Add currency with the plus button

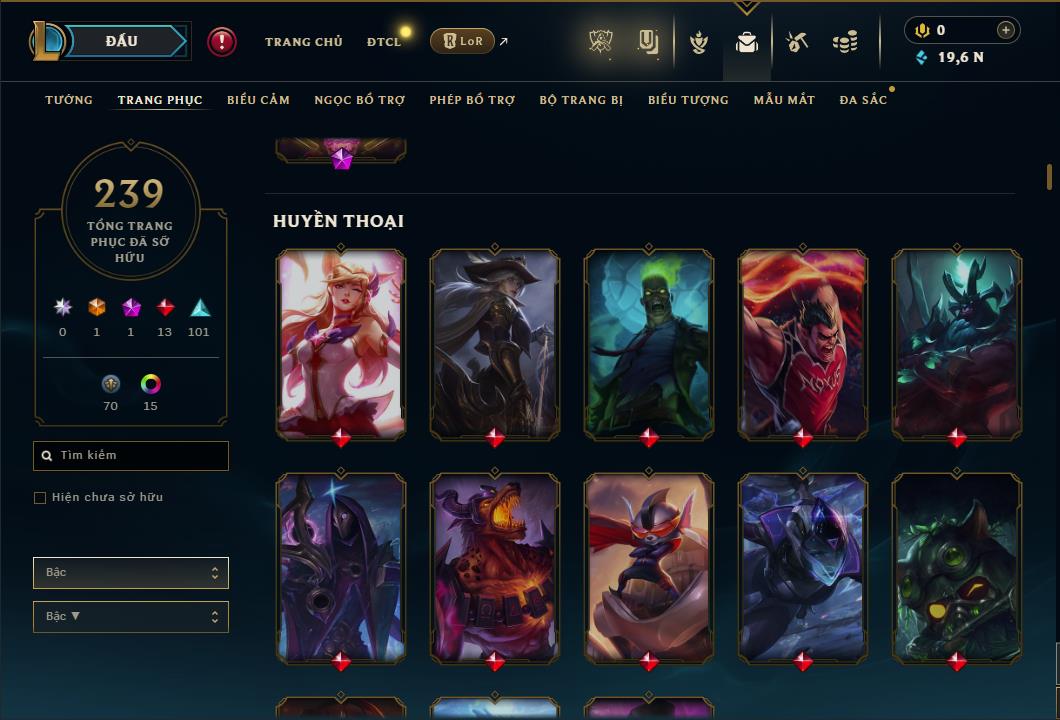1006,30
